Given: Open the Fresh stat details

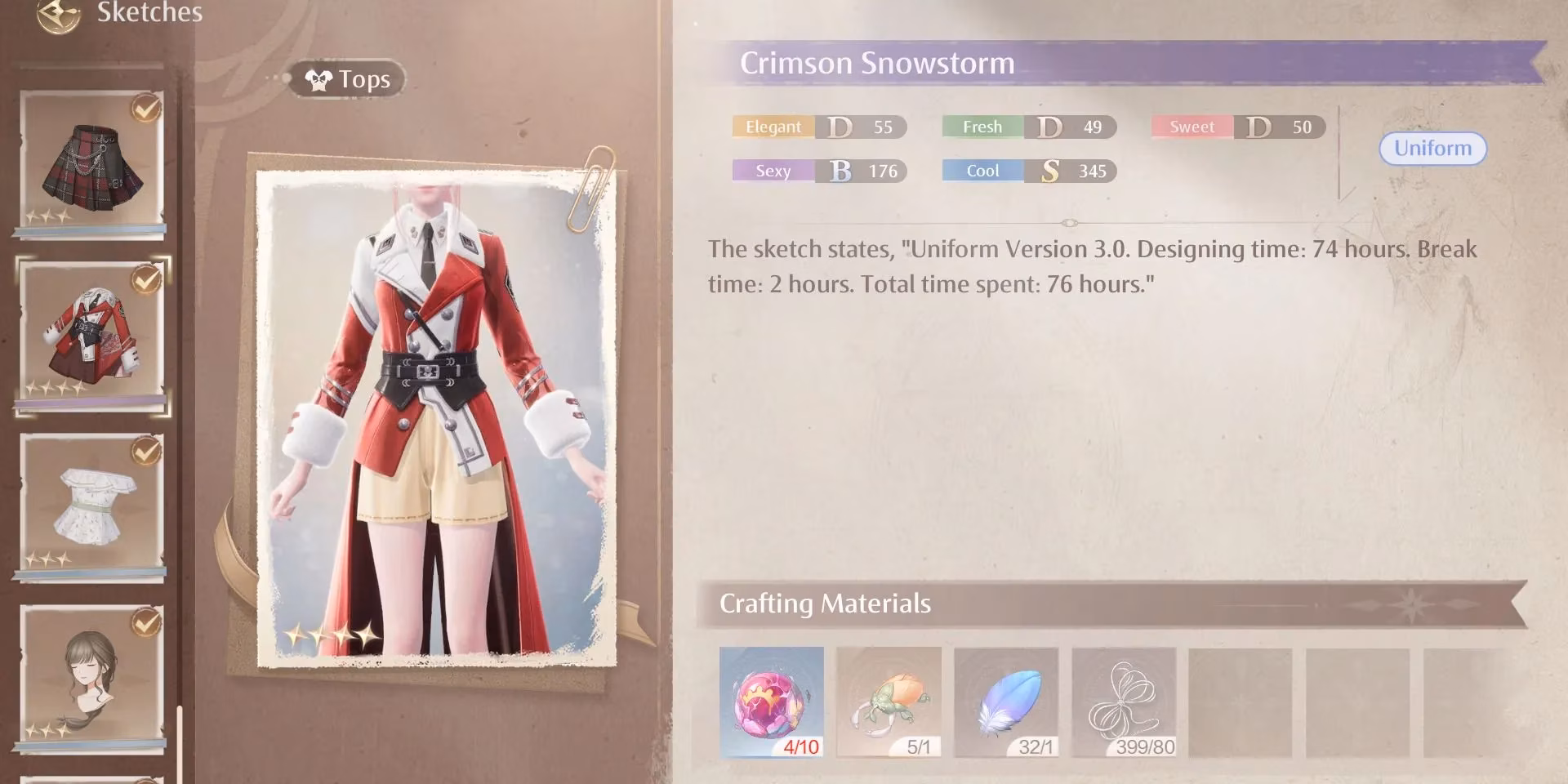Looking at the screenshot, I should pos(1029,127).
